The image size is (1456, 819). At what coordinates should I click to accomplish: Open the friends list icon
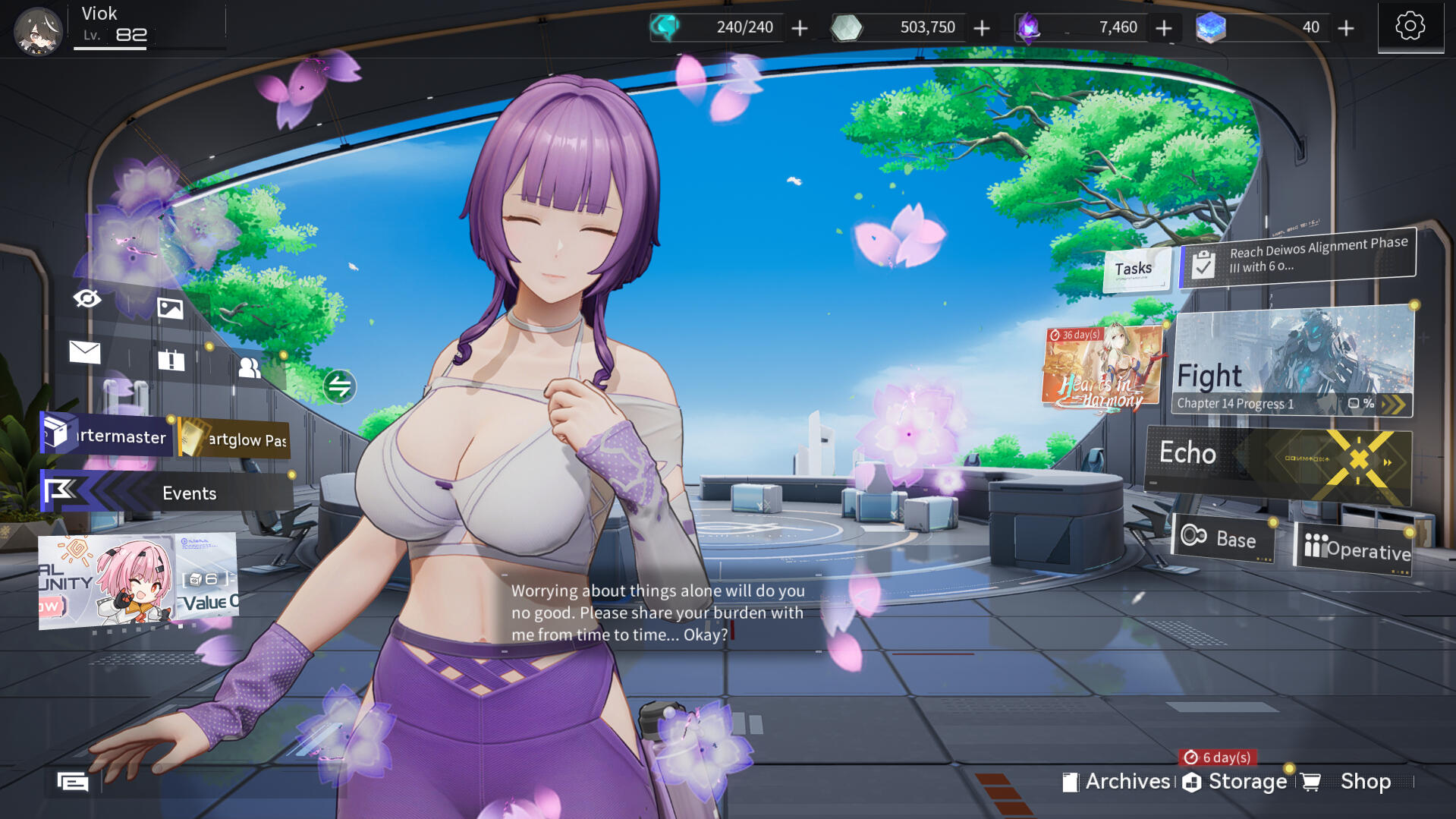[249, 368]
